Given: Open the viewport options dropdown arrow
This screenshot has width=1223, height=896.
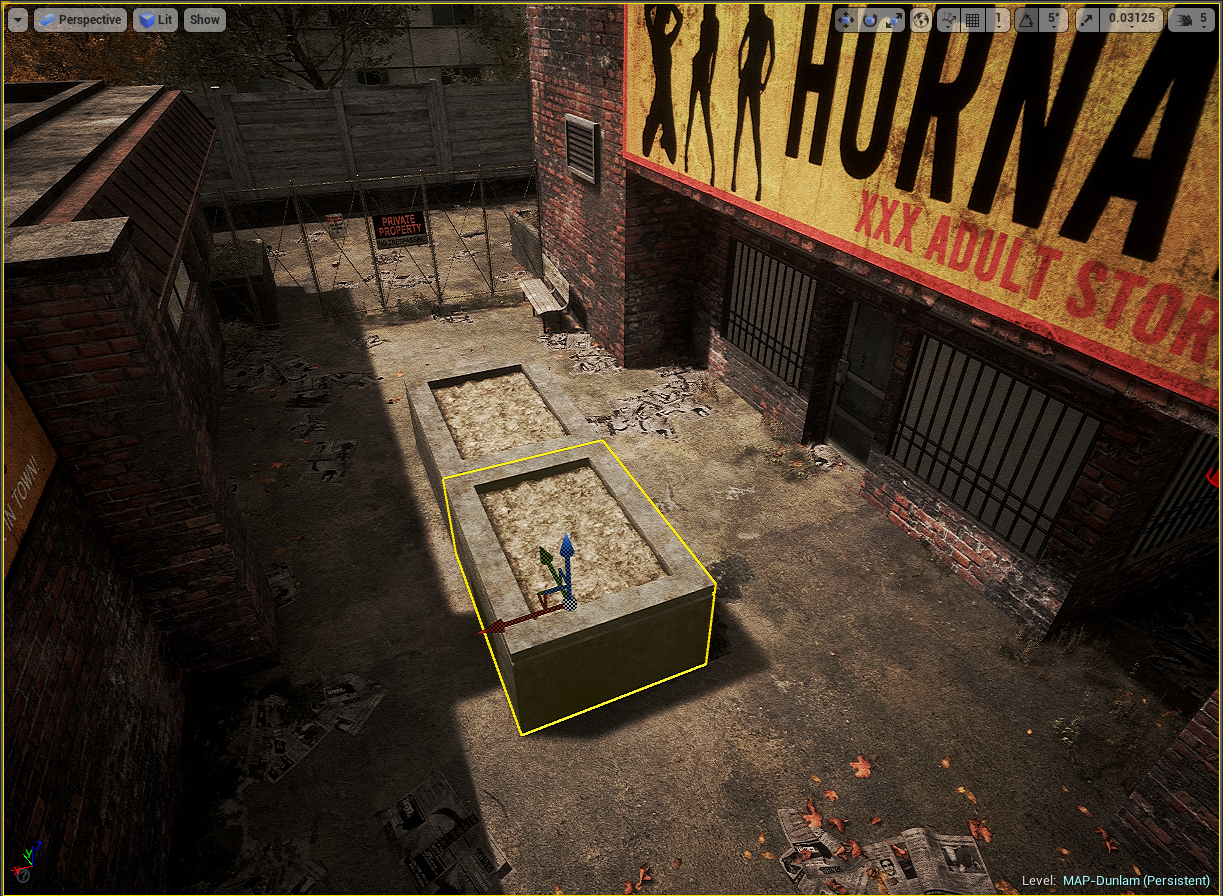Looking at the screenshot, I should click(x=18, y=19).
